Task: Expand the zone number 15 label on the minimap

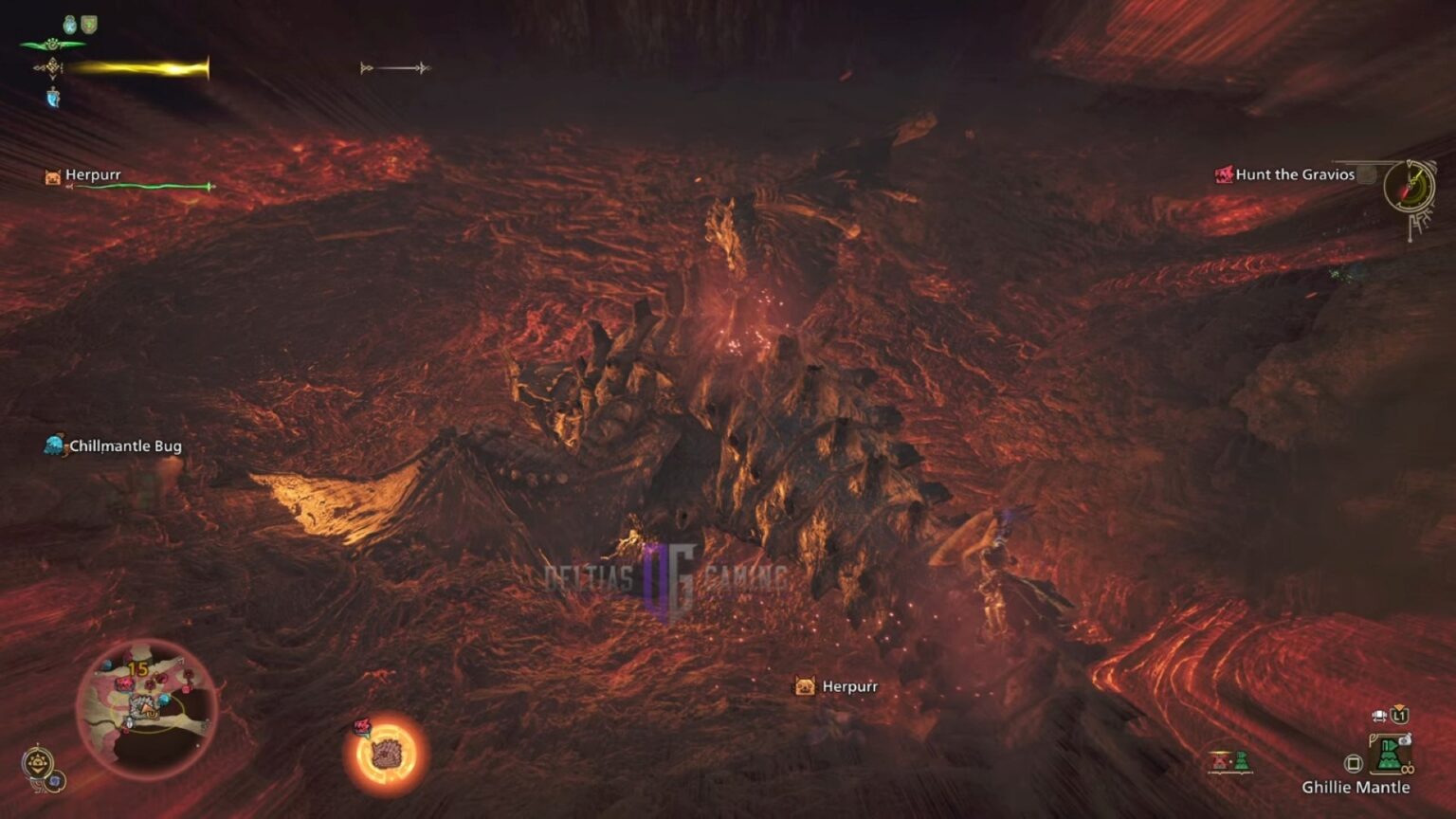Action: [x=137, y=668]
